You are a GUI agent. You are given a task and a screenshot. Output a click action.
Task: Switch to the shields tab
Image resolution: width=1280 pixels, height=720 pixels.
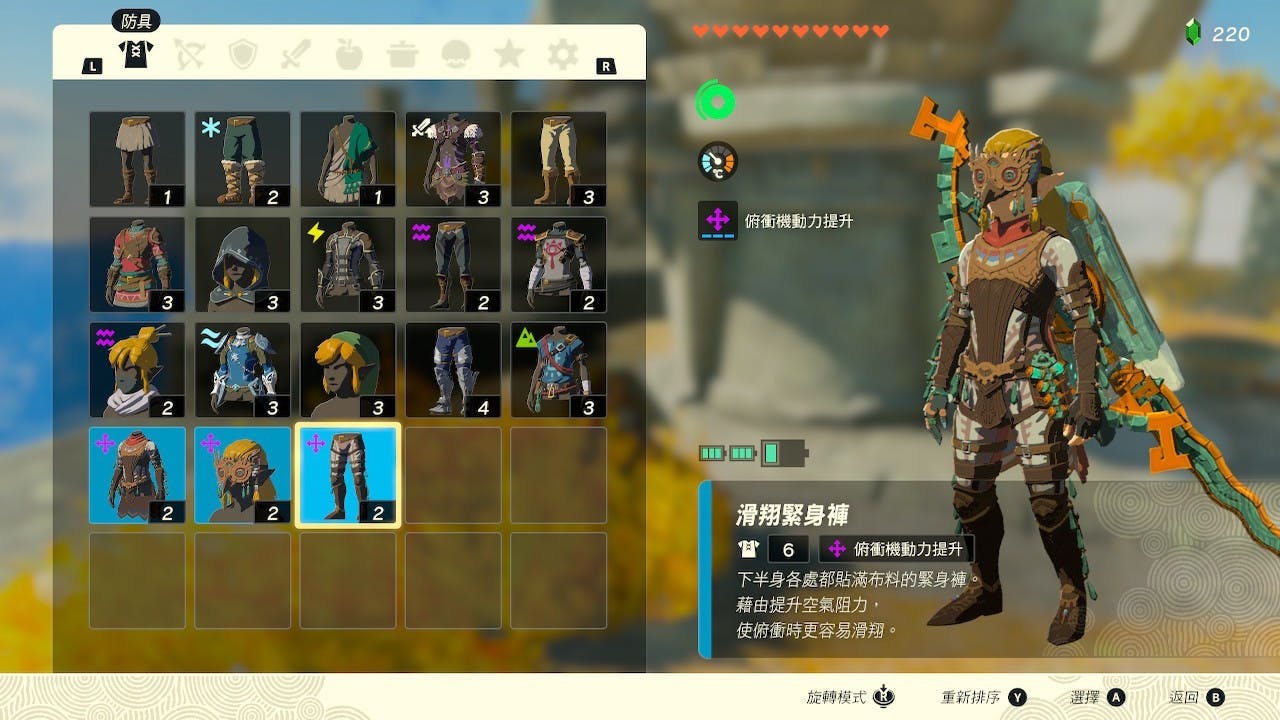(x=242, y=54)
